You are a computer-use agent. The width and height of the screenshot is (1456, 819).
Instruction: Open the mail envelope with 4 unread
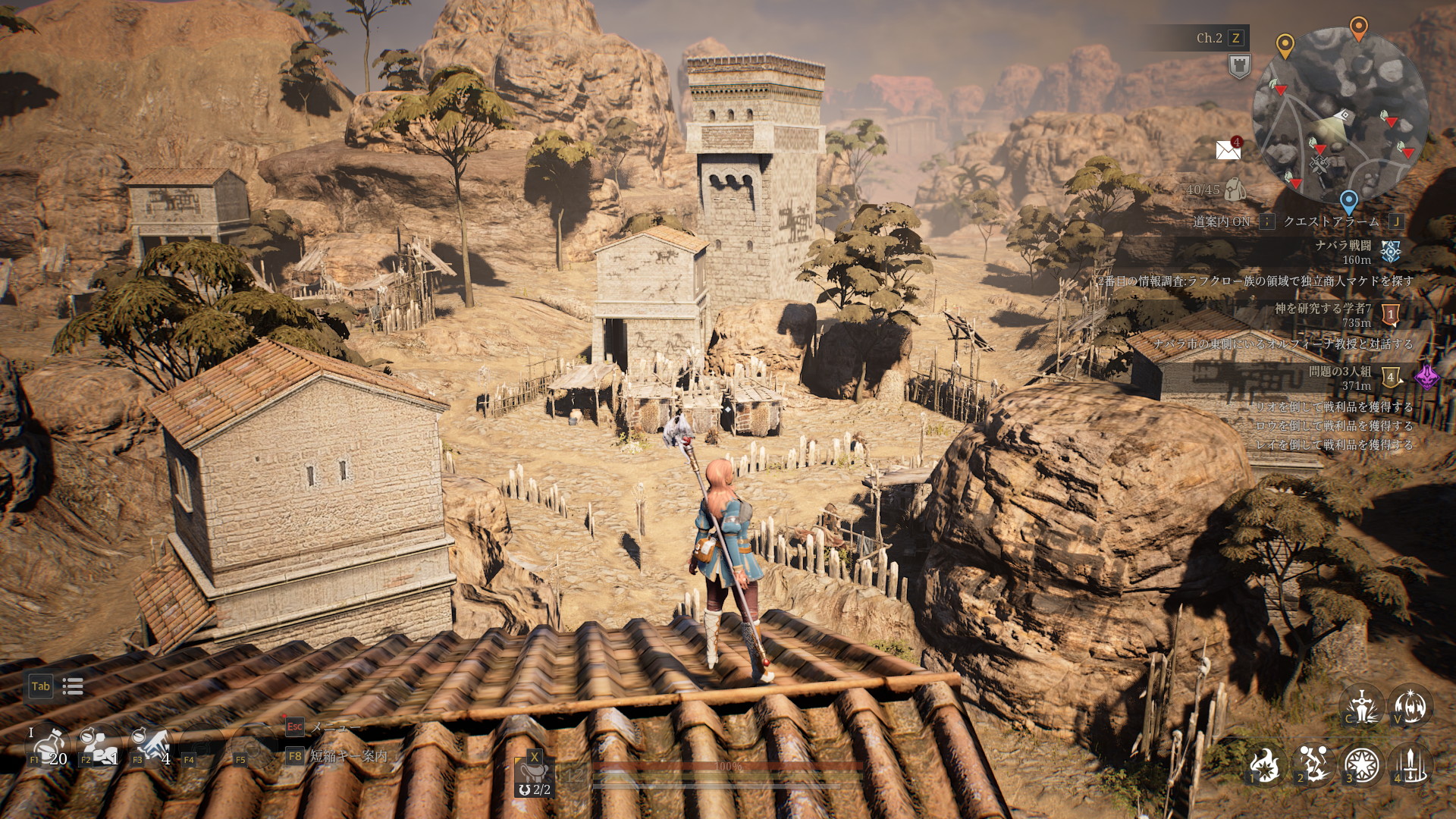point(1228,150)
